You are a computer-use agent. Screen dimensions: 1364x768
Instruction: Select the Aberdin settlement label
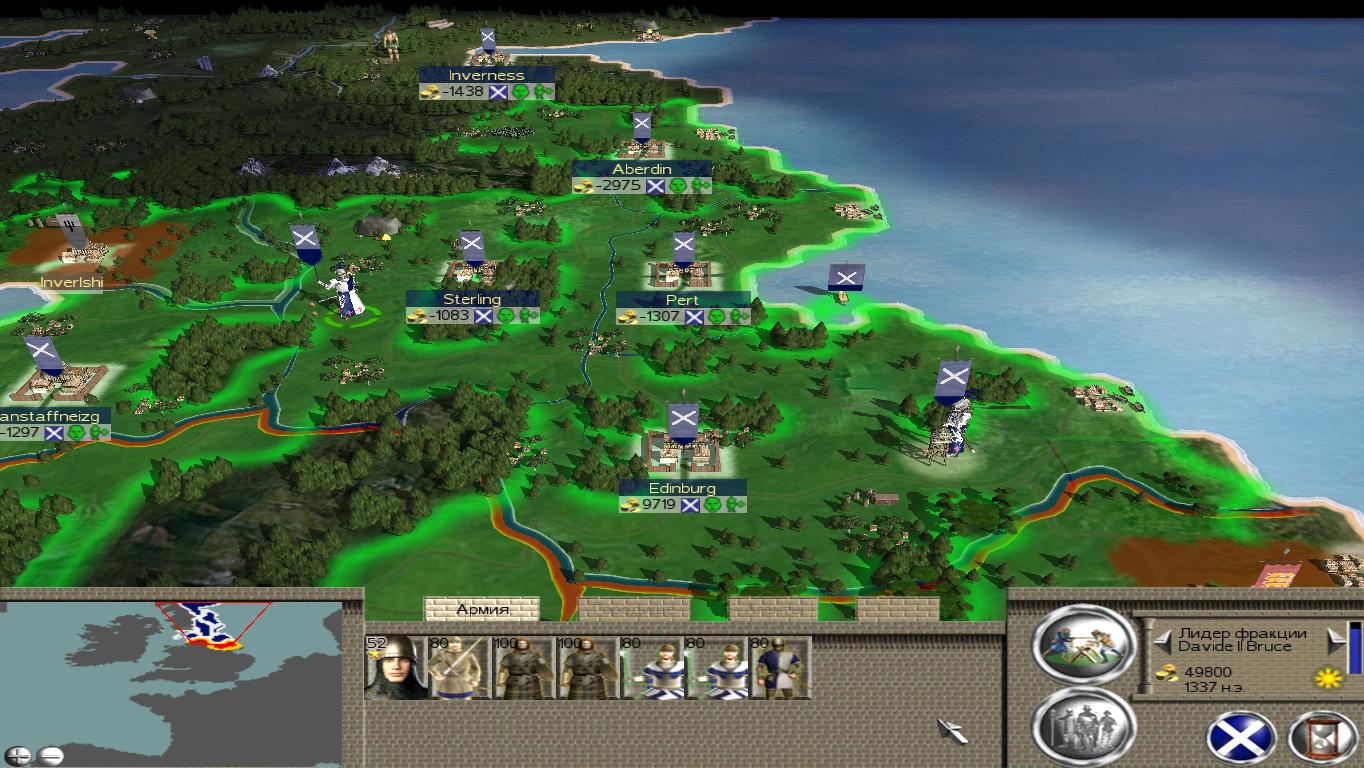642,169
